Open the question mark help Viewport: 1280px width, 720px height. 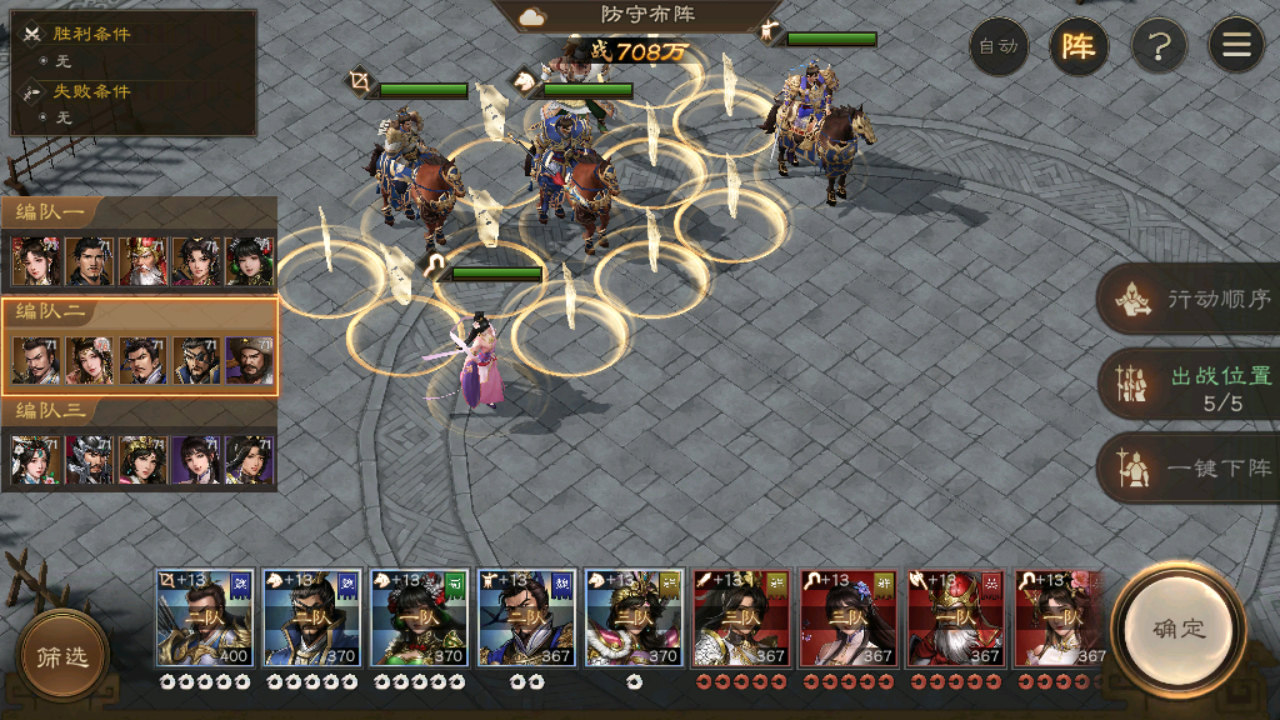(x=1158, y=46)
